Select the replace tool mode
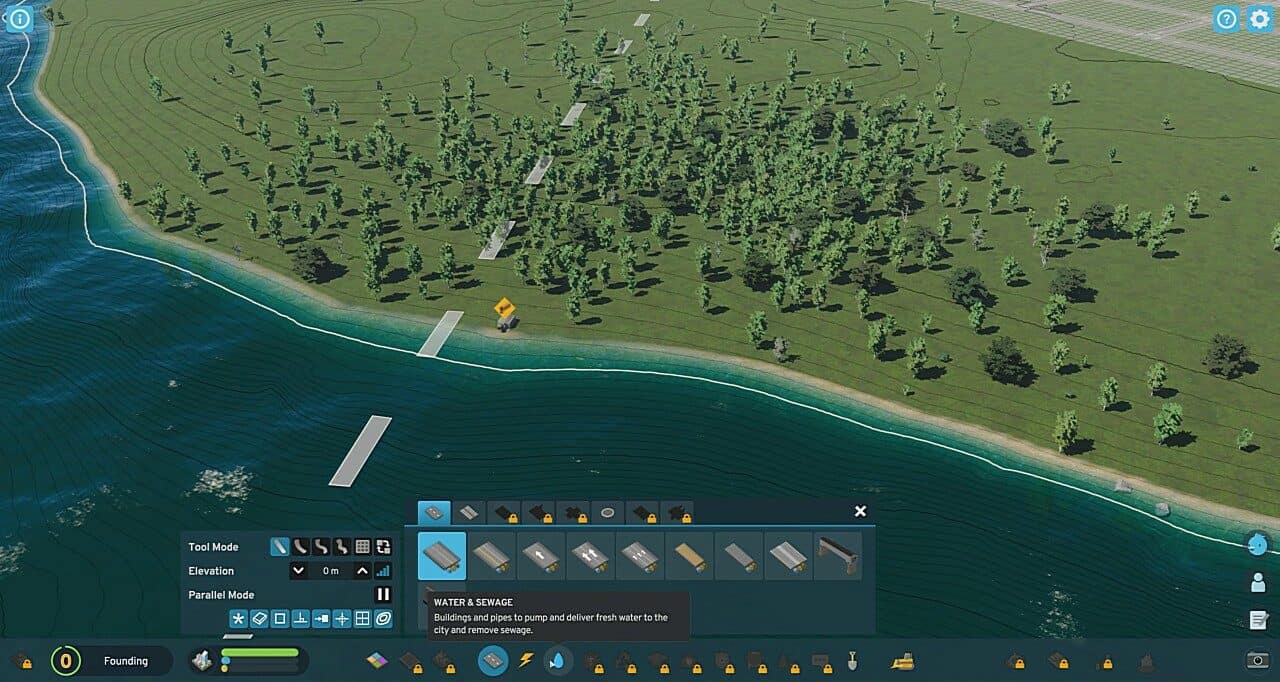Viewport: 1280px width, 682px height. pos(383,547)
